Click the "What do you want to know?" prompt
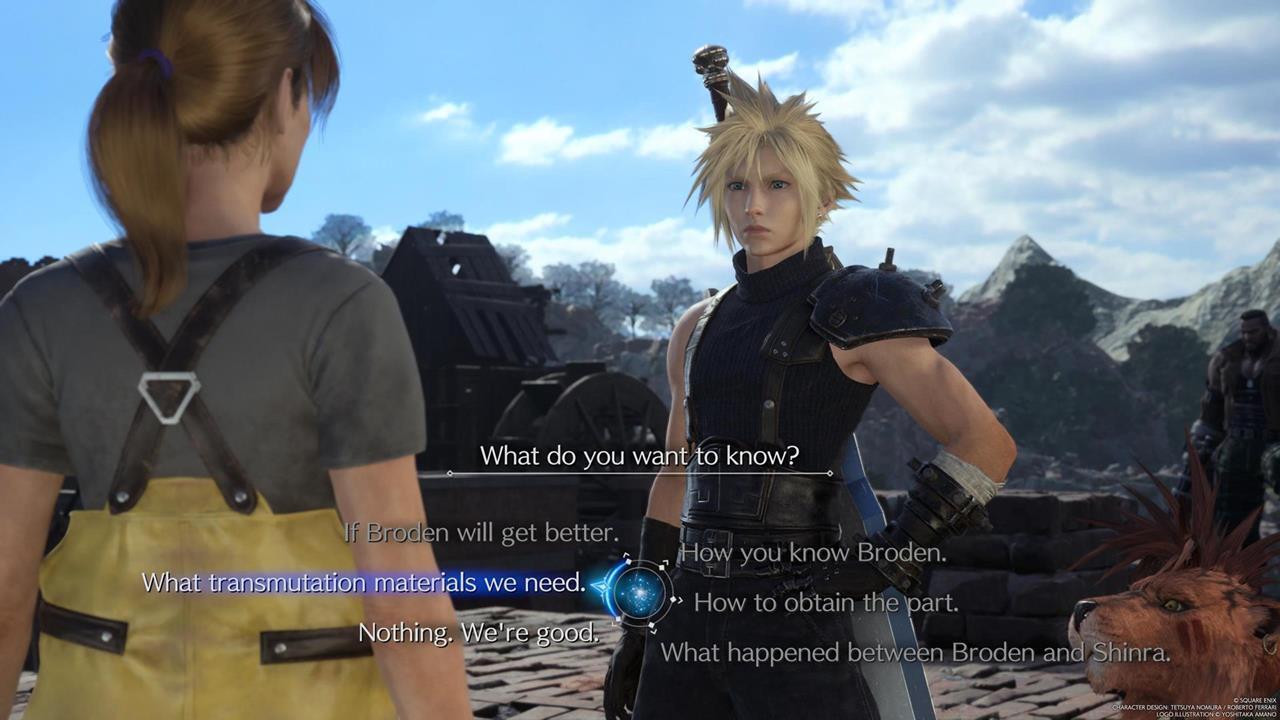This screenshot has width=1280, height=720. tap(638, 456)
